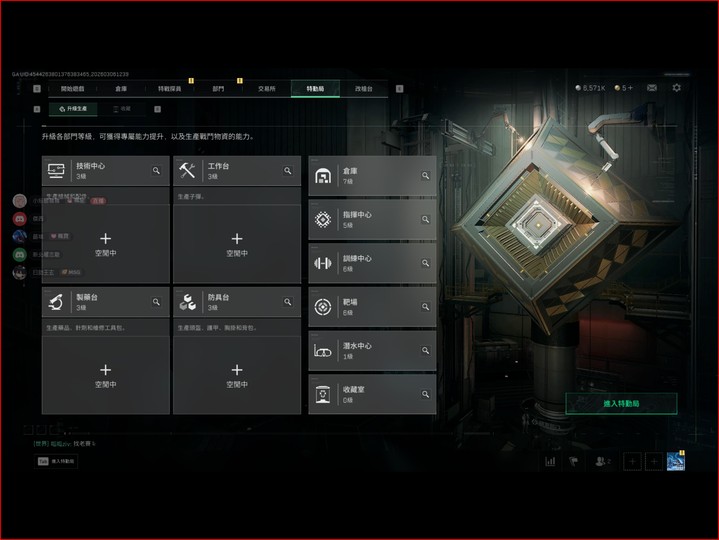Open the 靶場 department card
The width and height of the screenshot is (719, 540).
(372, 307)
